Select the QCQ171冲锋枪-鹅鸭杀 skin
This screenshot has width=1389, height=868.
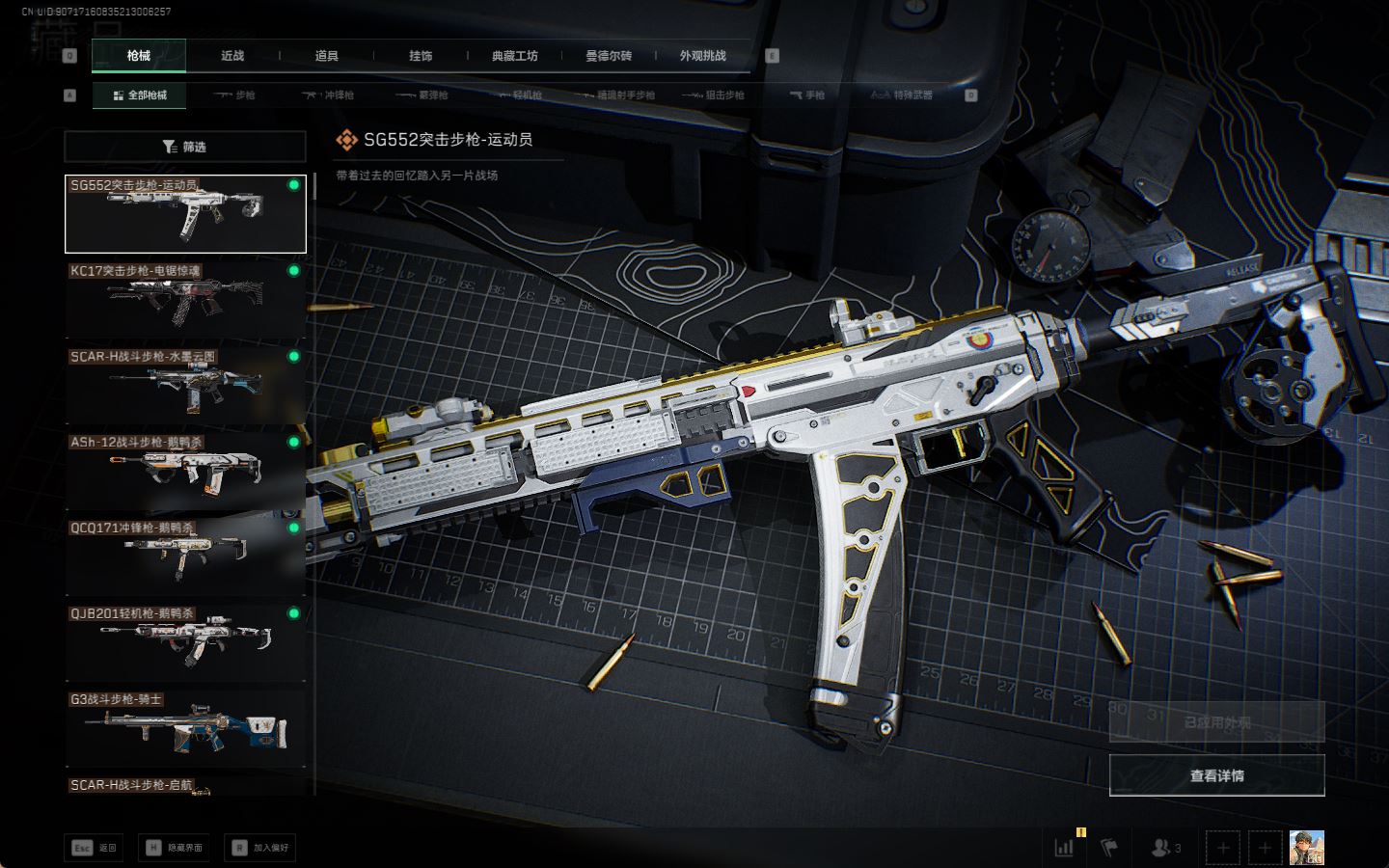coord(185,556)
